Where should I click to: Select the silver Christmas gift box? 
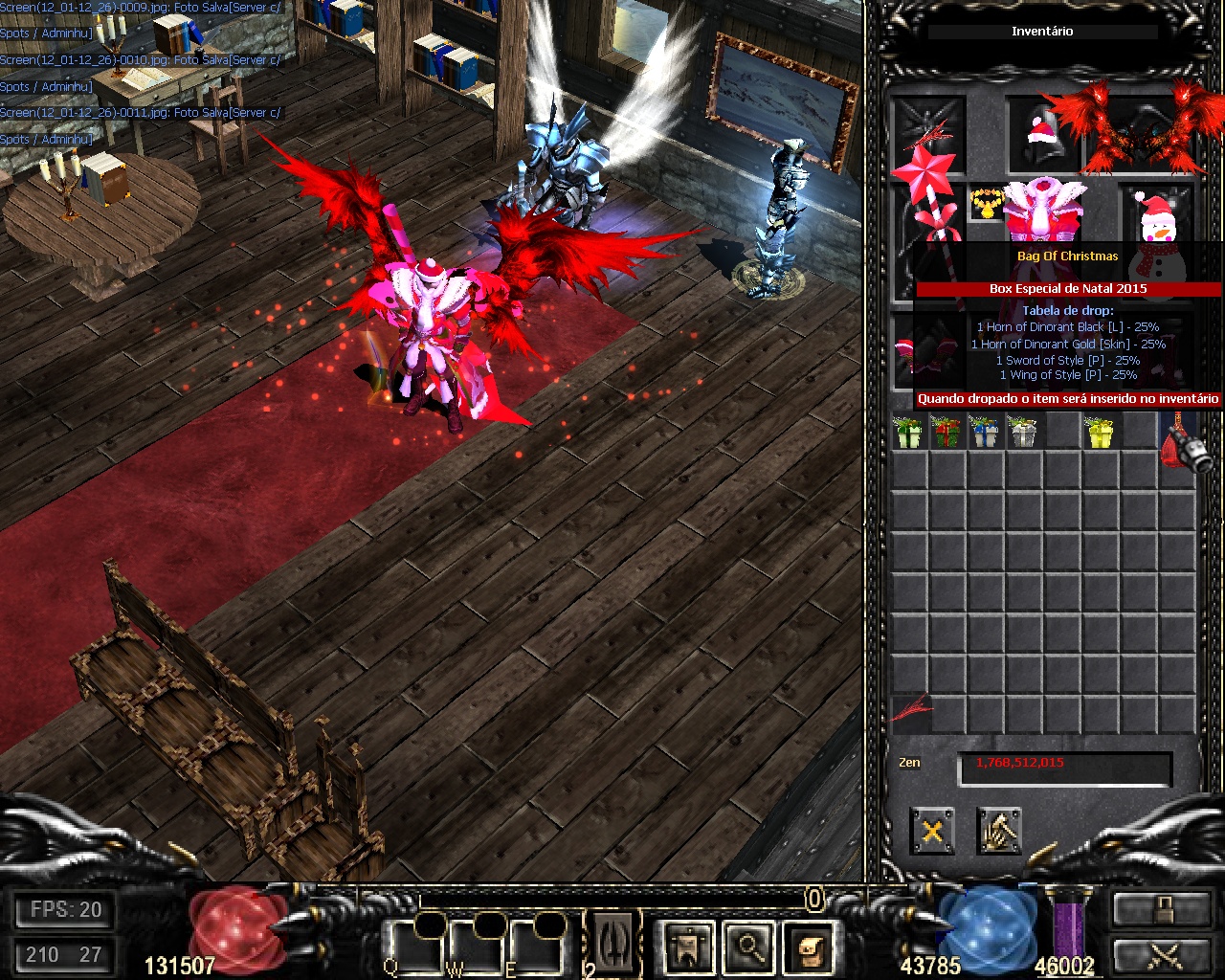point(1022,432)
